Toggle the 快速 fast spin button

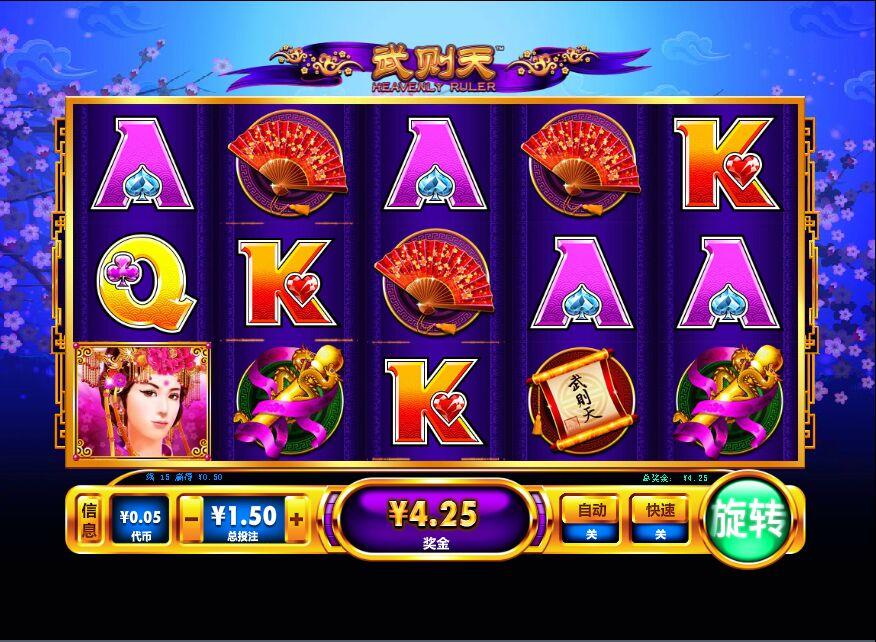pyautogui.click(x=661, y=518)
